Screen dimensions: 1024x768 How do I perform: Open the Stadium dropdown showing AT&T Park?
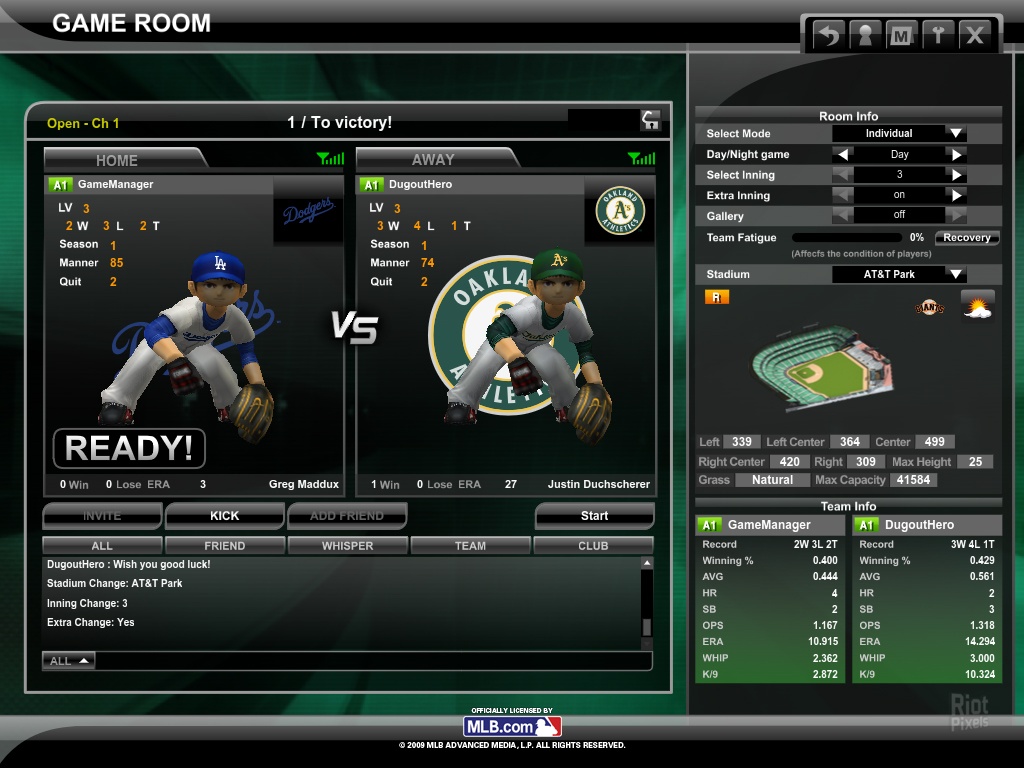click(956, 274)
